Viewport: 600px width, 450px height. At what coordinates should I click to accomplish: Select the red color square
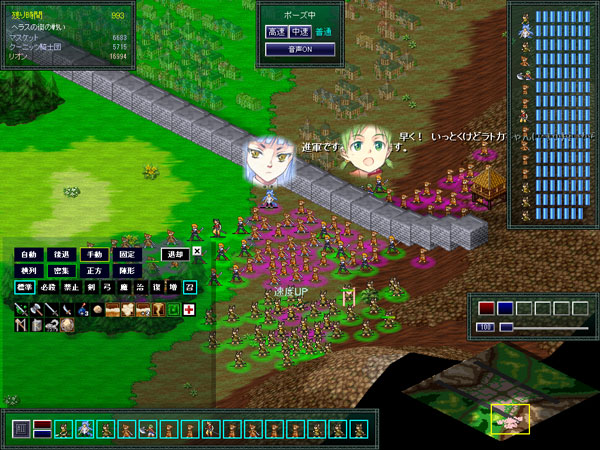coord(486,307)
